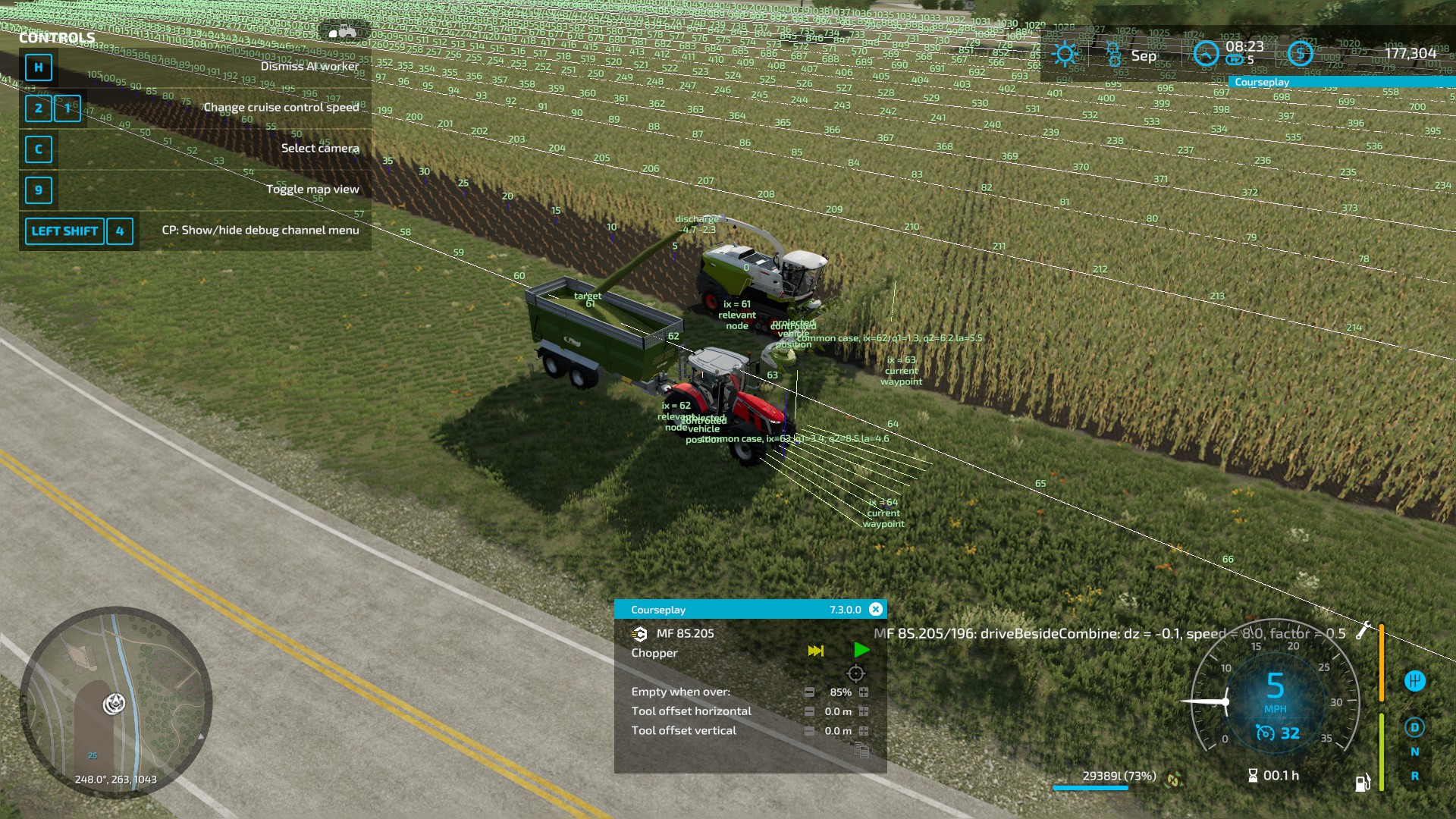Click the dollar finances icon in the HUD
This screenshot has width=1456, height=819.
1300,53
